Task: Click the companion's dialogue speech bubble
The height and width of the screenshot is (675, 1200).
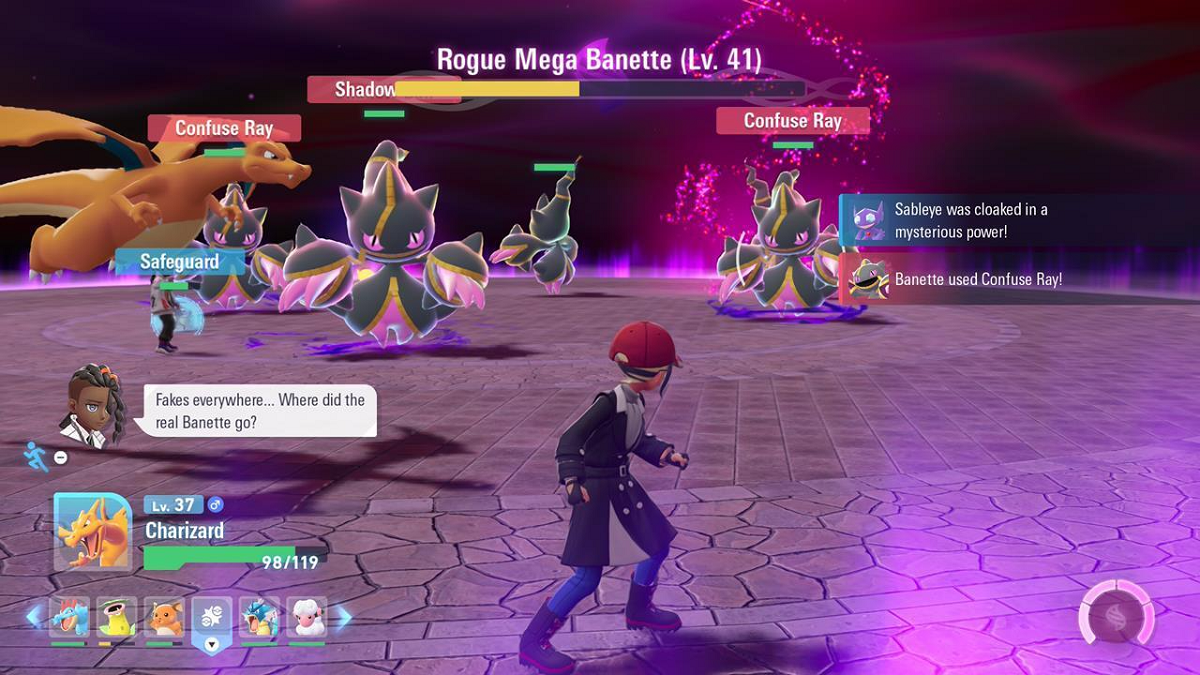Action: click(261, 411)
